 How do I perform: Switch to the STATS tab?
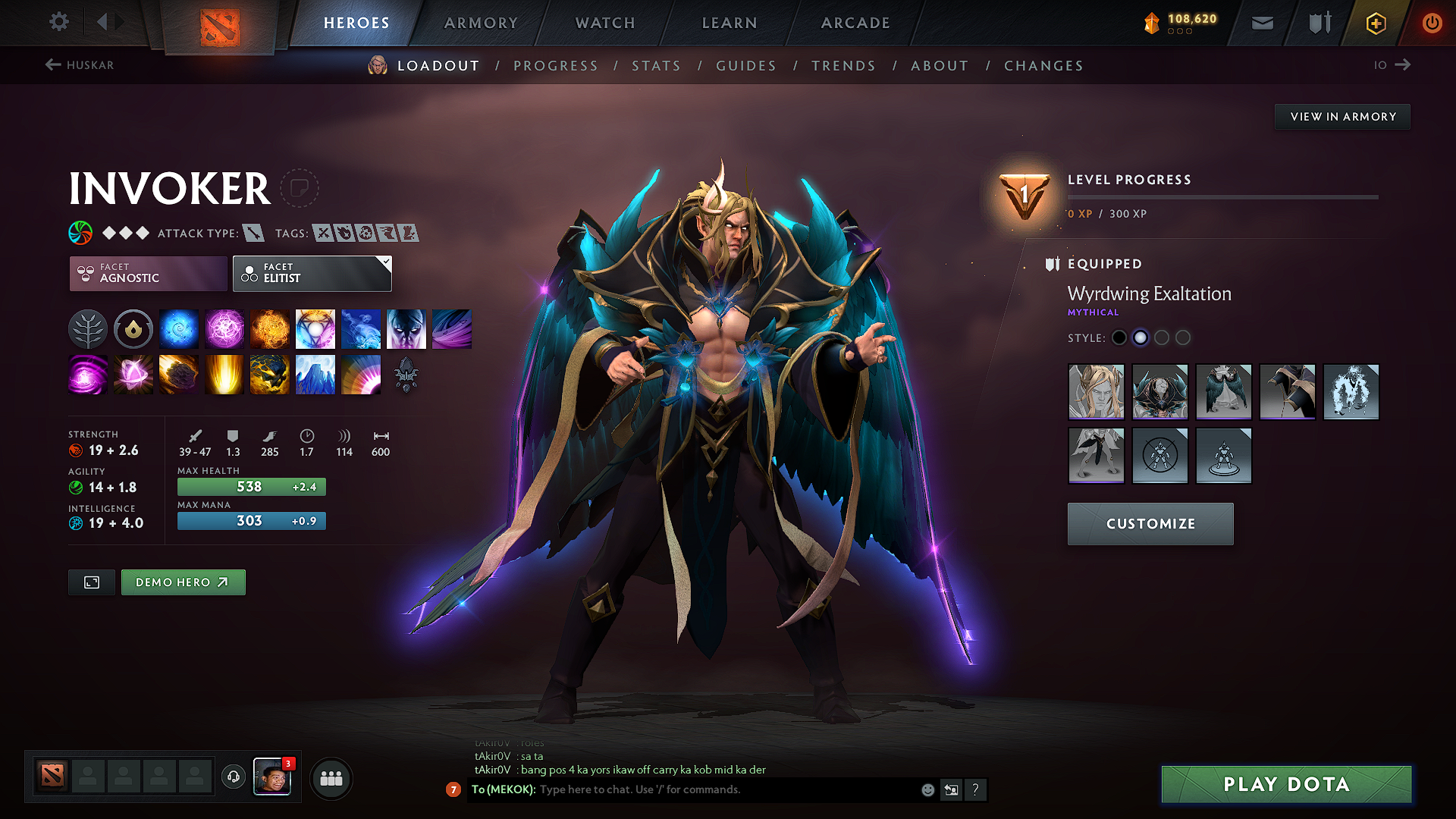point(657,66)
